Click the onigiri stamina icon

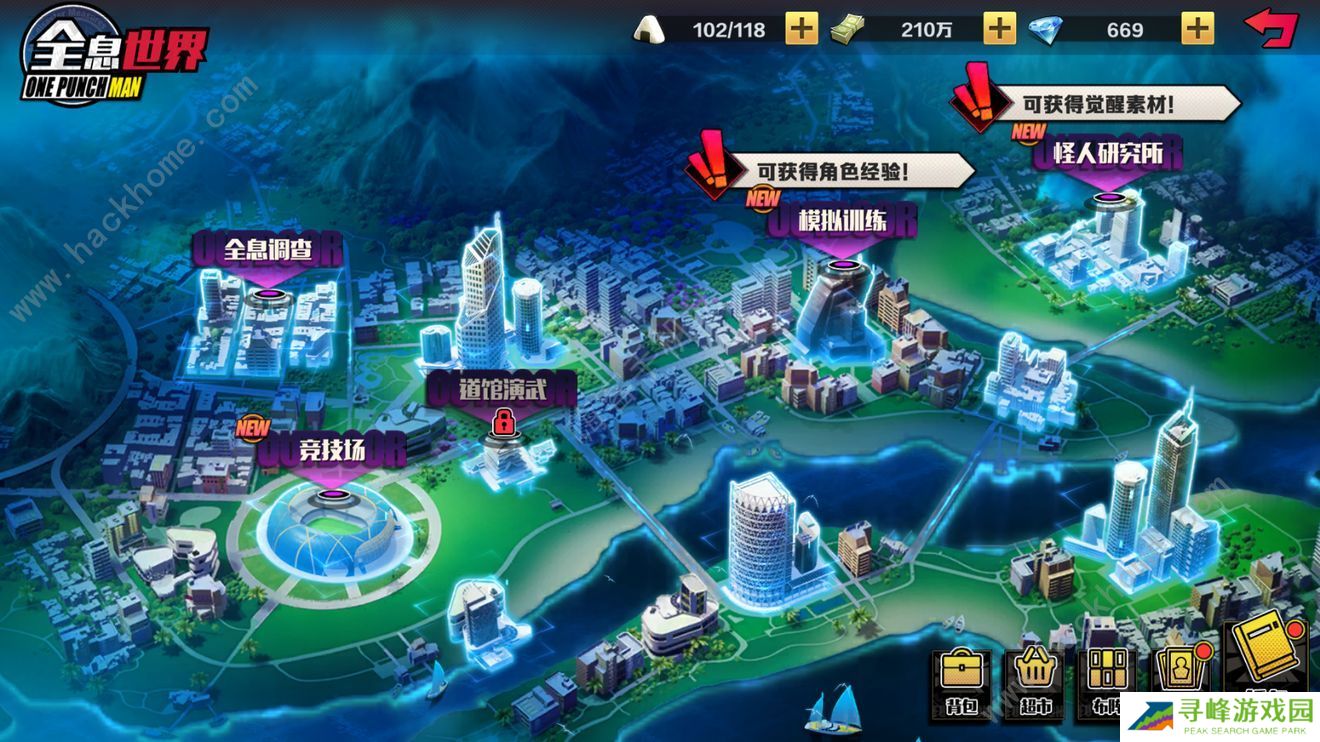point(651,30)
